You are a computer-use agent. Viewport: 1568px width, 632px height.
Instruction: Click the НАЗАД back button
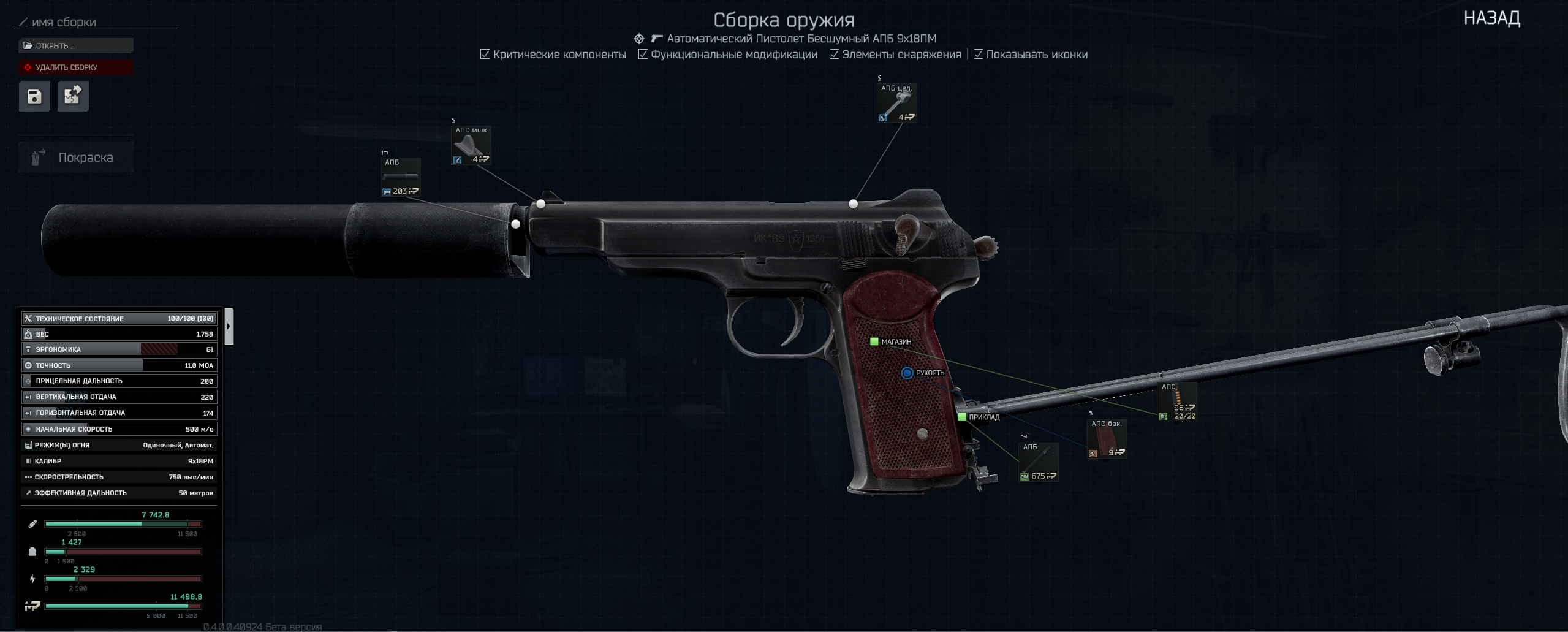[x=1491, y=18]
